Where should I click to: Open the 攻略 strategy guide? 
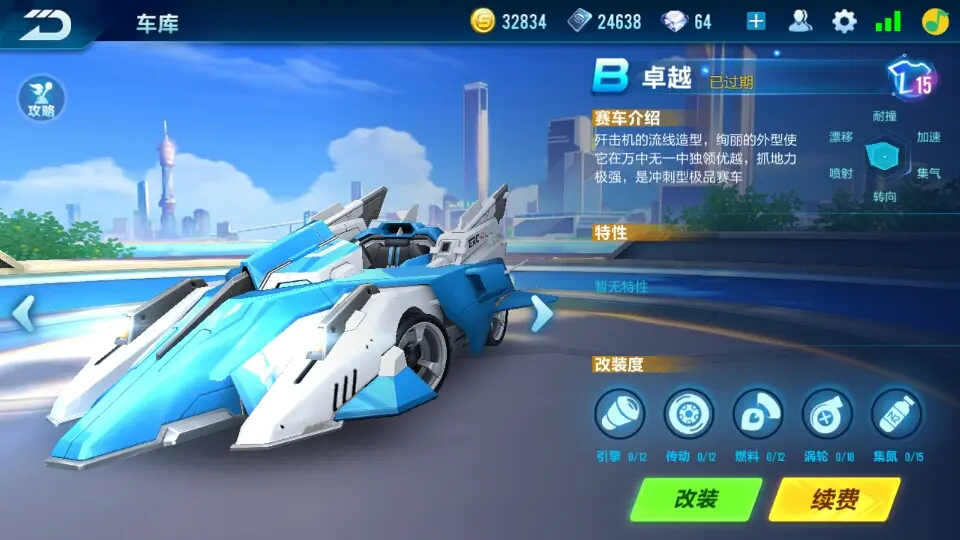(x=40, y=99)
